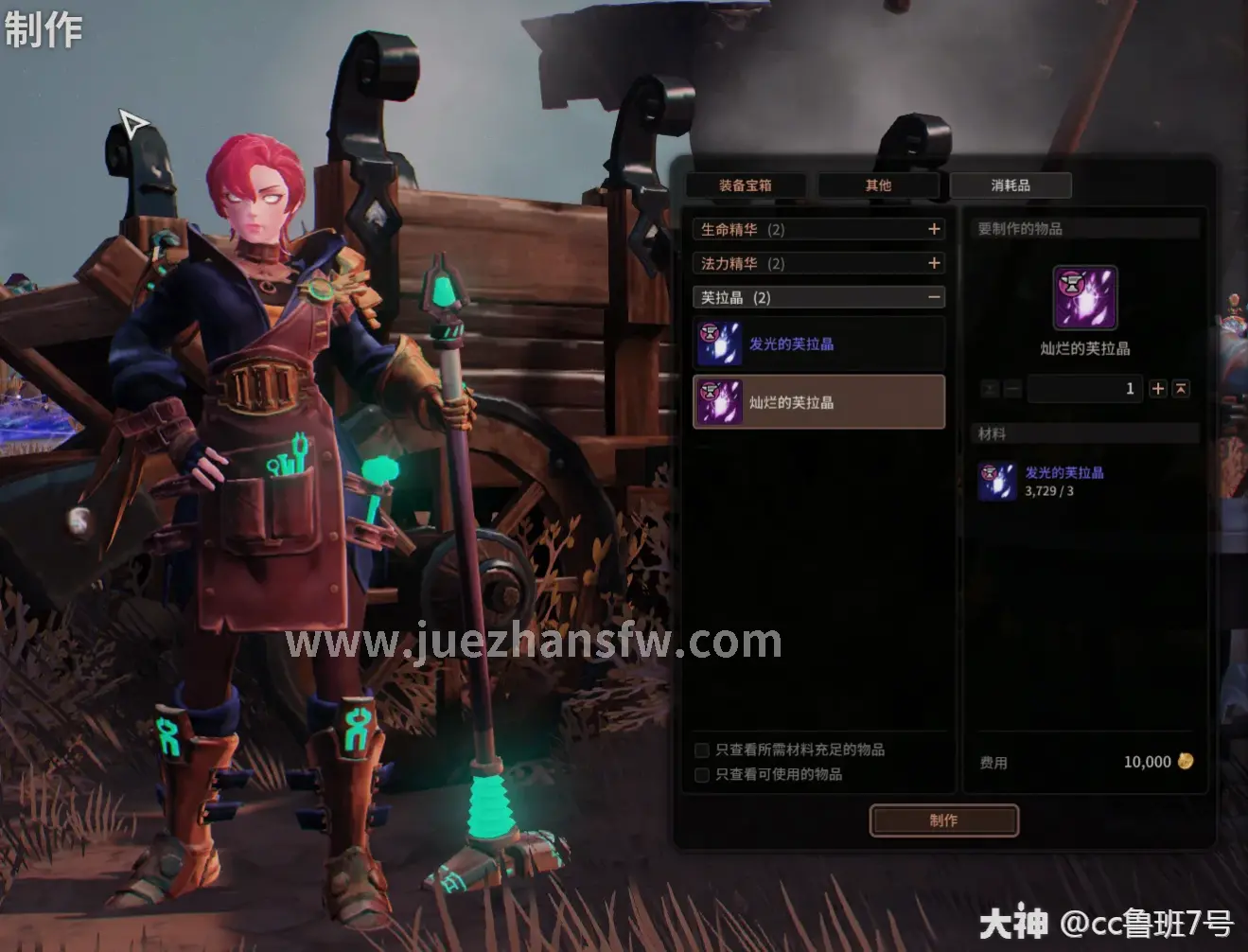Image resolution: width=1248 pixels, height=952 pixels.
Task: Click the 灿烂的芙拉晶 item preview icon
Action: pos(1085,297)
